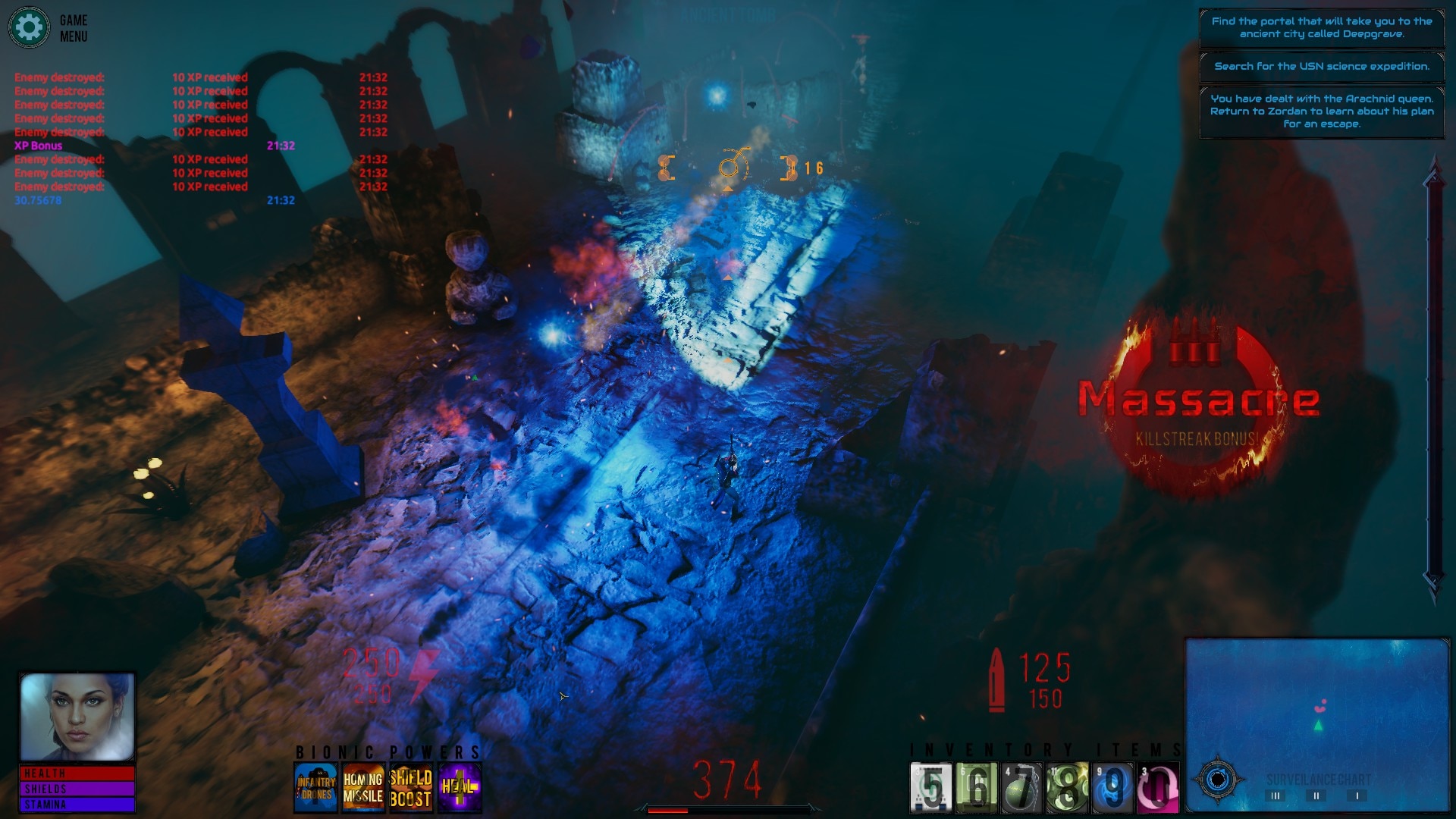Click the compass rotate button on the minimap

pyautogui.click(x=1218, y=780)
